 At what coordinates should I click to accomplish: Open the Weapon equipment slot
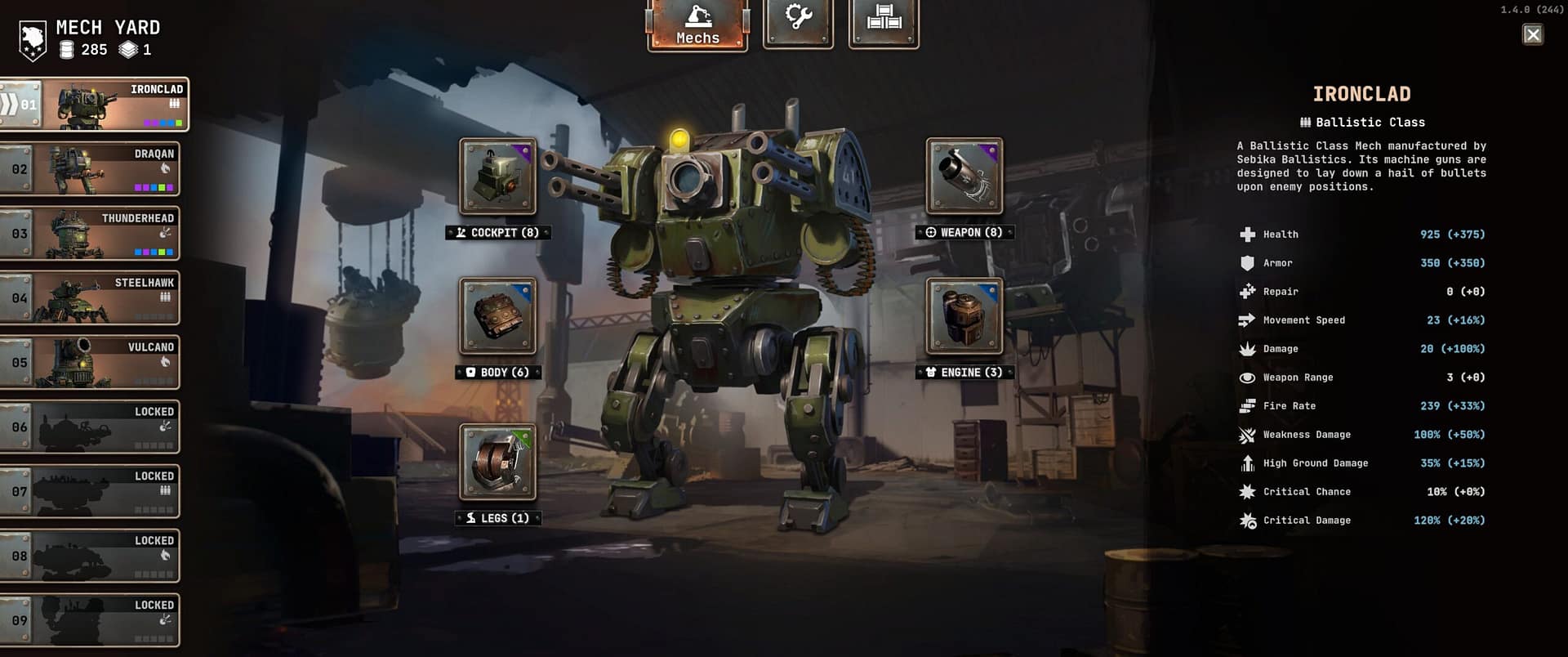pyautogui.click(x=964, y=177)
